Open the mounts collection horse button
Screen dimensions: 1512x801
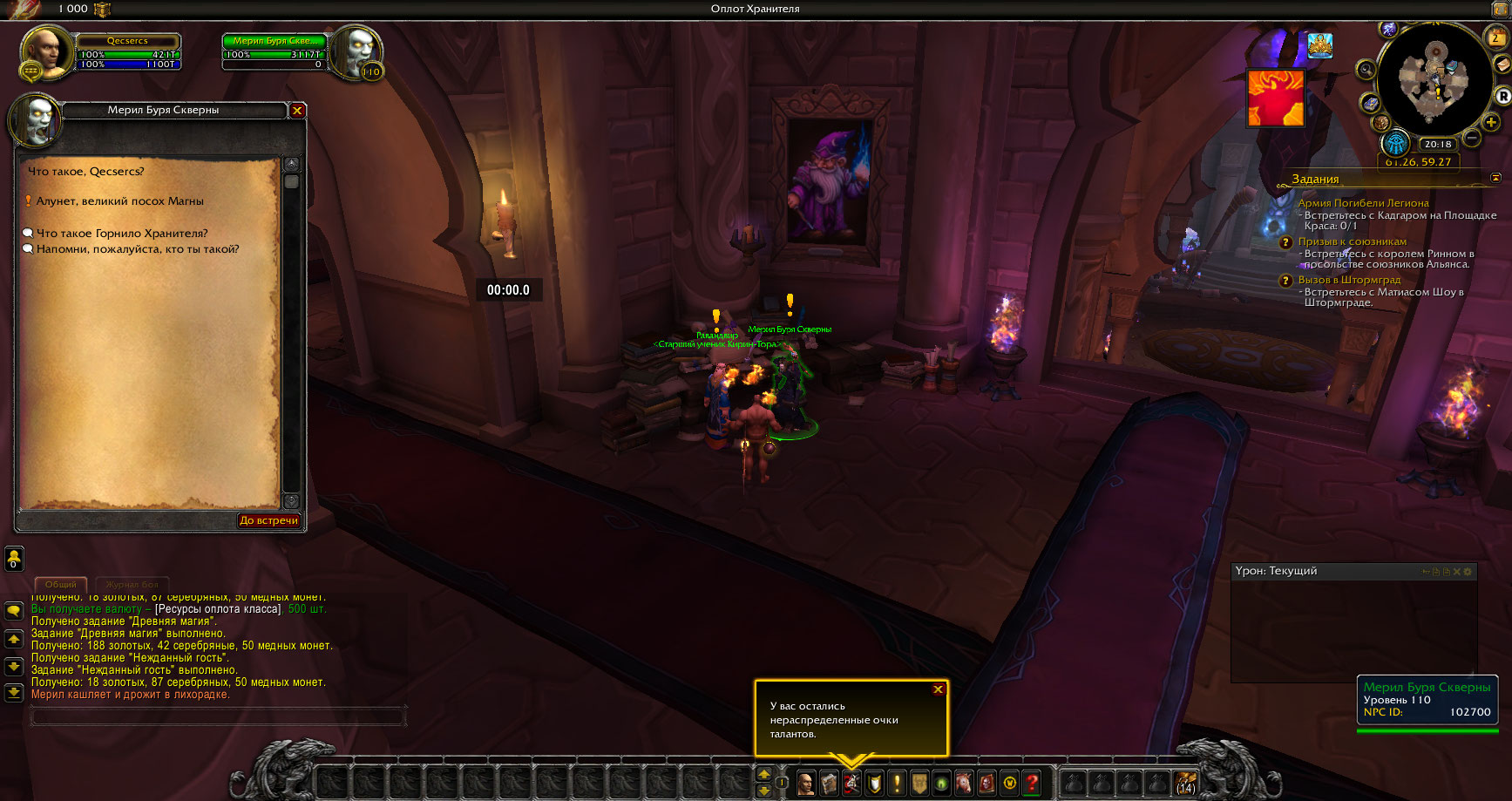point(964,783)
